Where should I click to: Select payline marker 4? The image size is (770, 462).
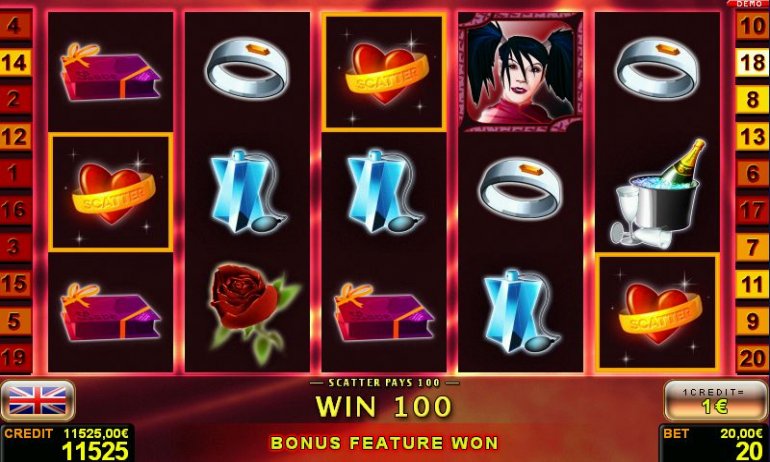[15, 26]
